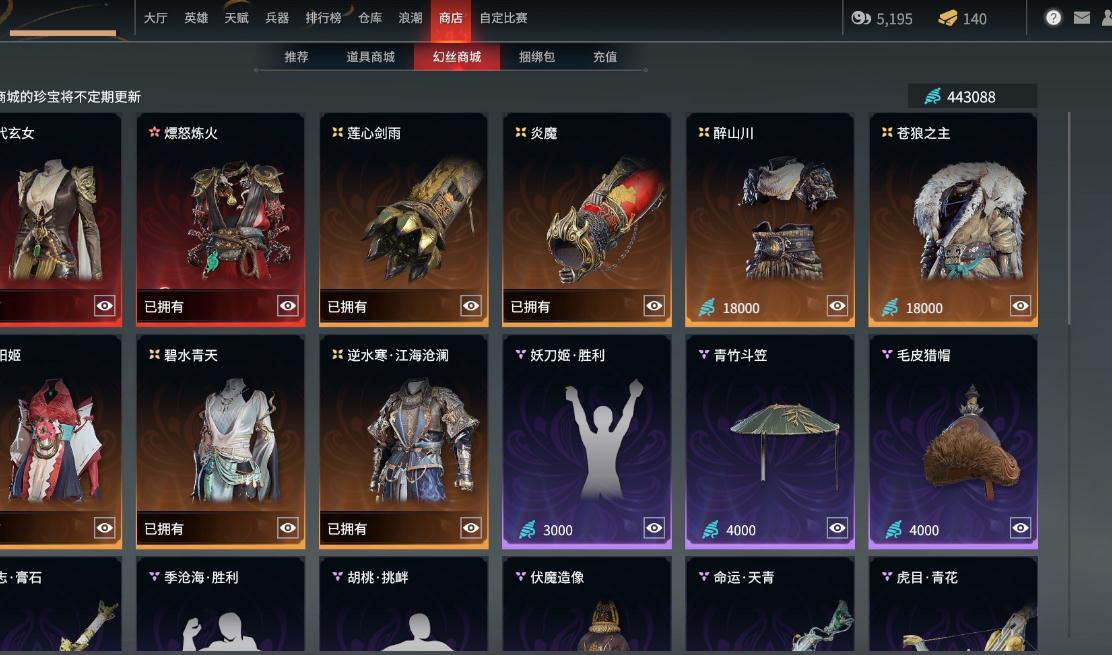1112x655 pixels.
Task: Go to the 充值 top-up tab
Action: pyautogui.click(x=605, y=57)
